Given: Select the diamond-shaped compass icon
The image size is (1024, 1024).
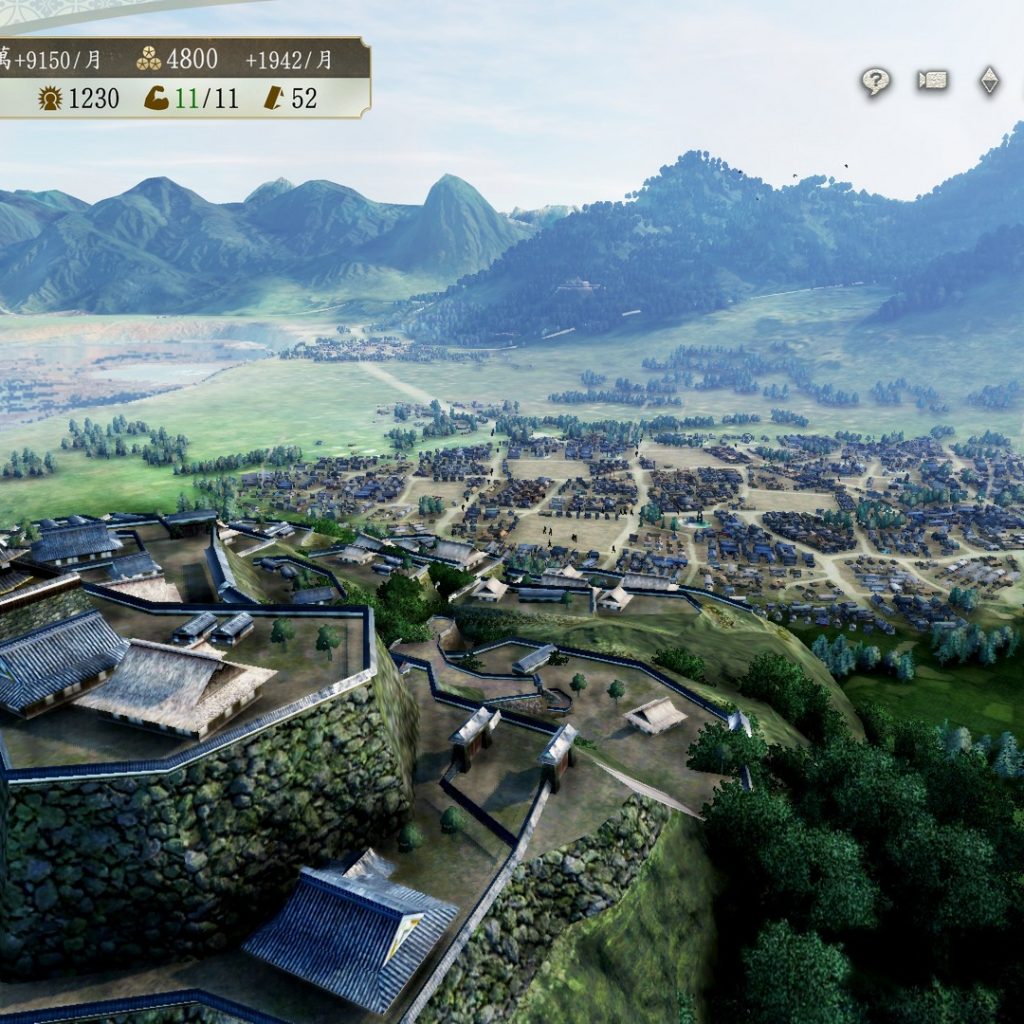Looking at the screenshot, I should point(989,81).
